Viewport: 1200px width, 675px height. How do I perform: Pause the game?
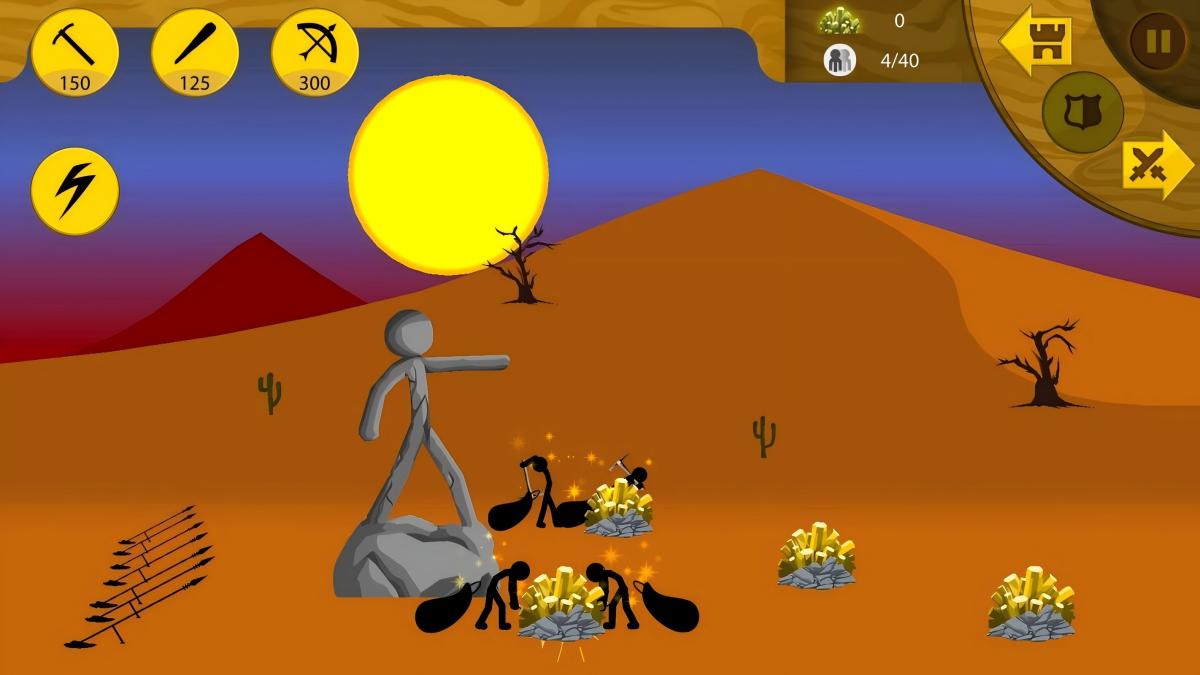click(x=1157, y=41)
